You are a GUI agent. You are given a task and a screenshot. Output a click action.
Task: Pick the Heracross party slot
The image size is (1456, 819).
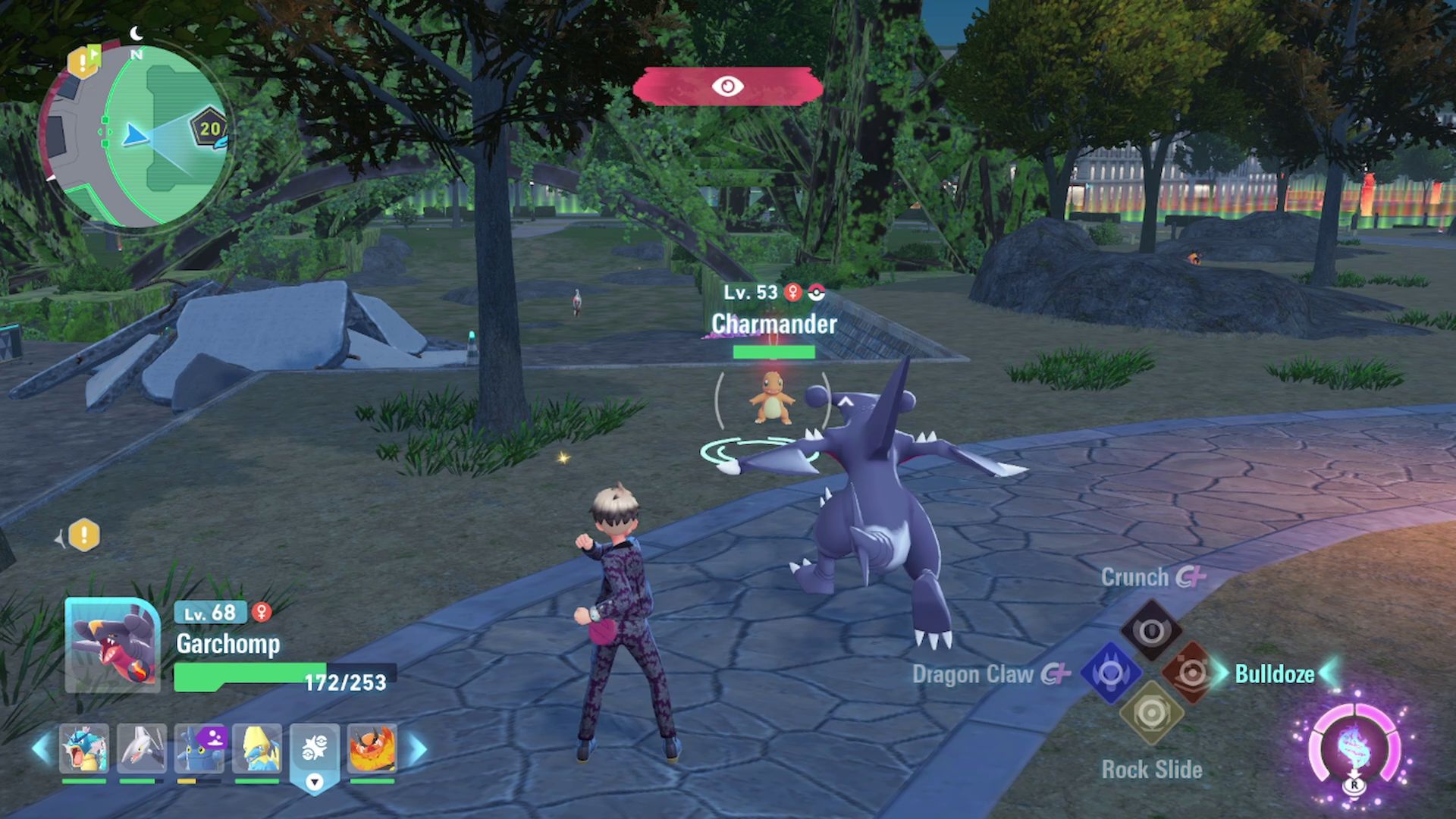coord(199,748)
